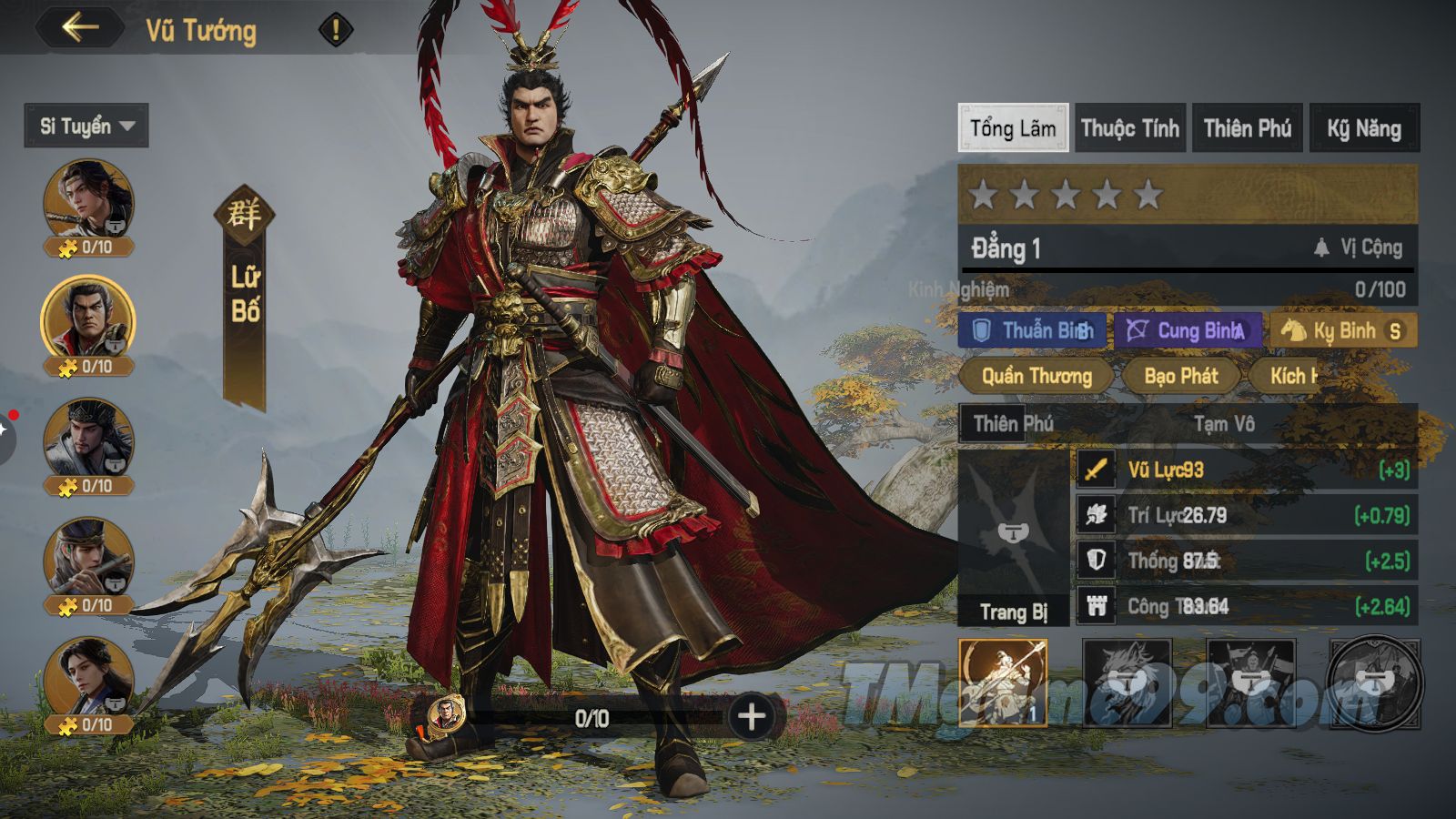1456x819 pixels.
Task: Select the Kỵ Binh S troop badge
Action: 1343,330
